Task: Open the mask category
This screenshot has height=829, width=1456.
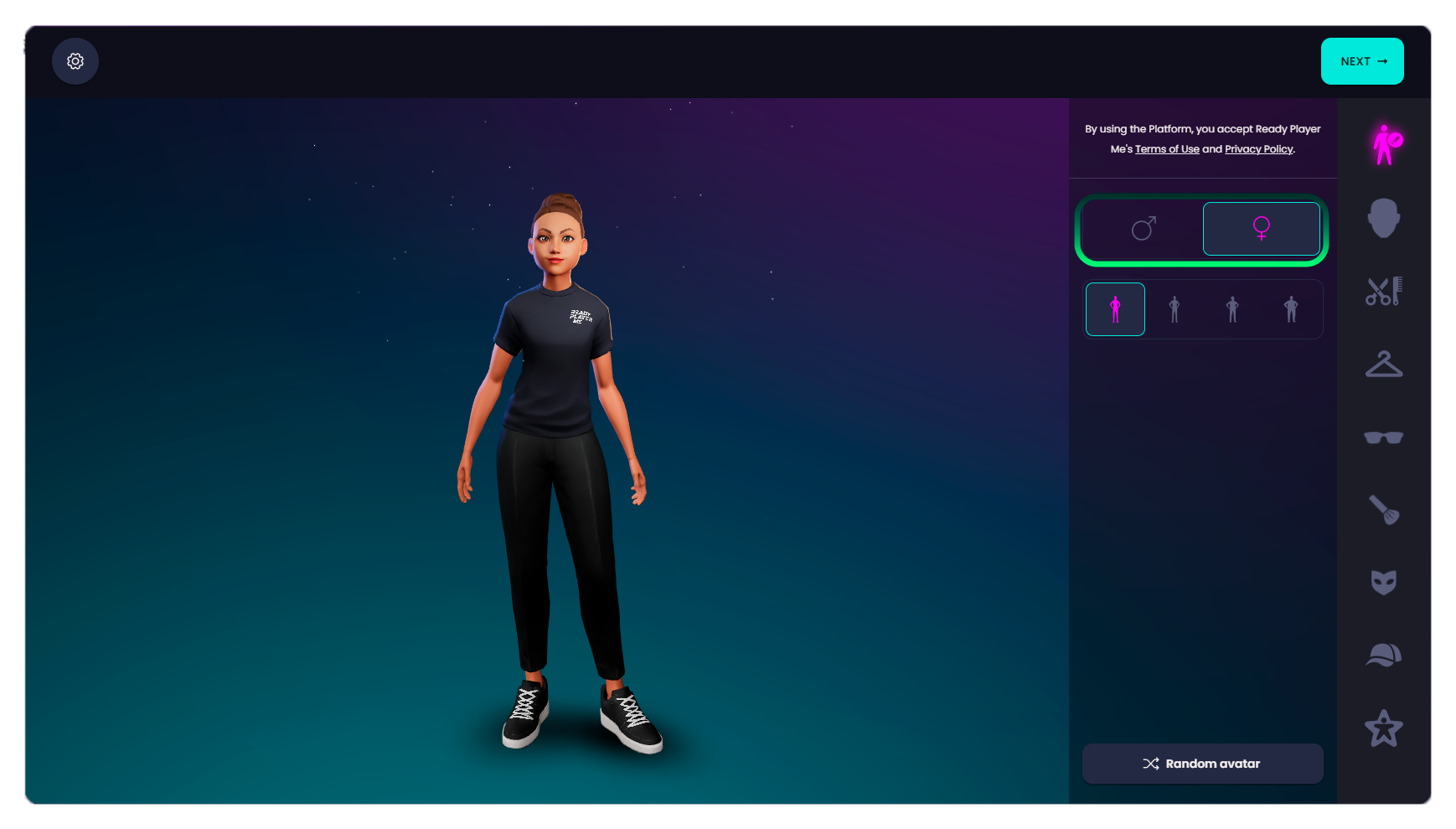Action: (1384, 583)
